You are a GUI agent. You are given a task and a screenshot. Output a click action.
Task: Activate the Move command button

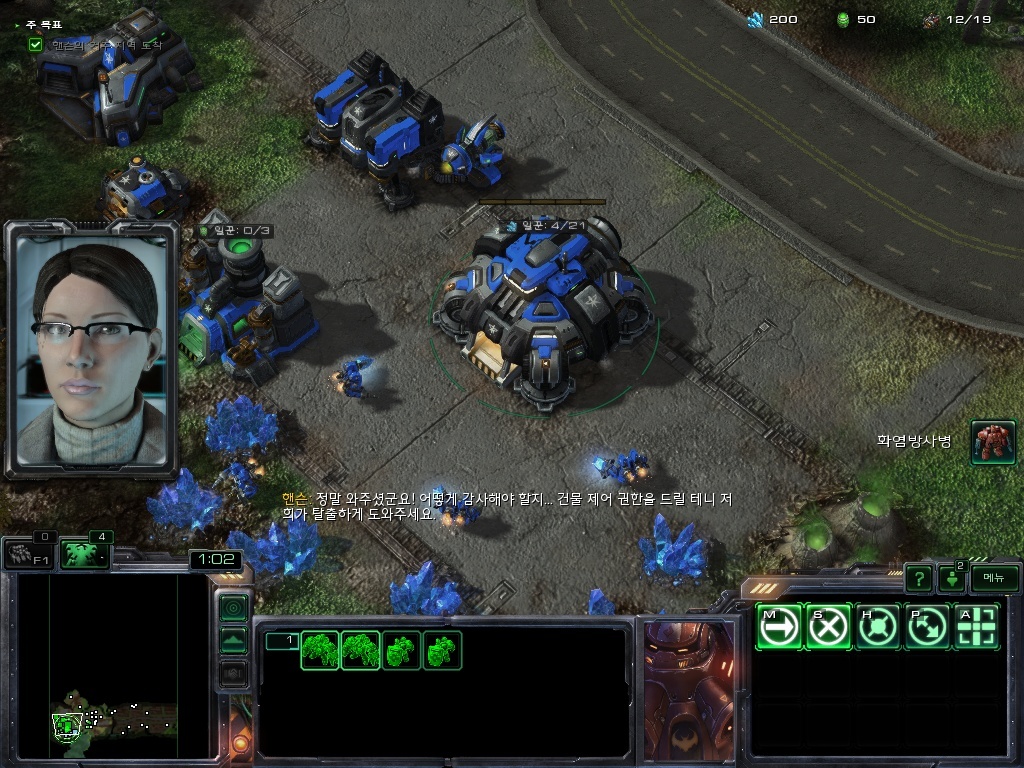point(779,627)
